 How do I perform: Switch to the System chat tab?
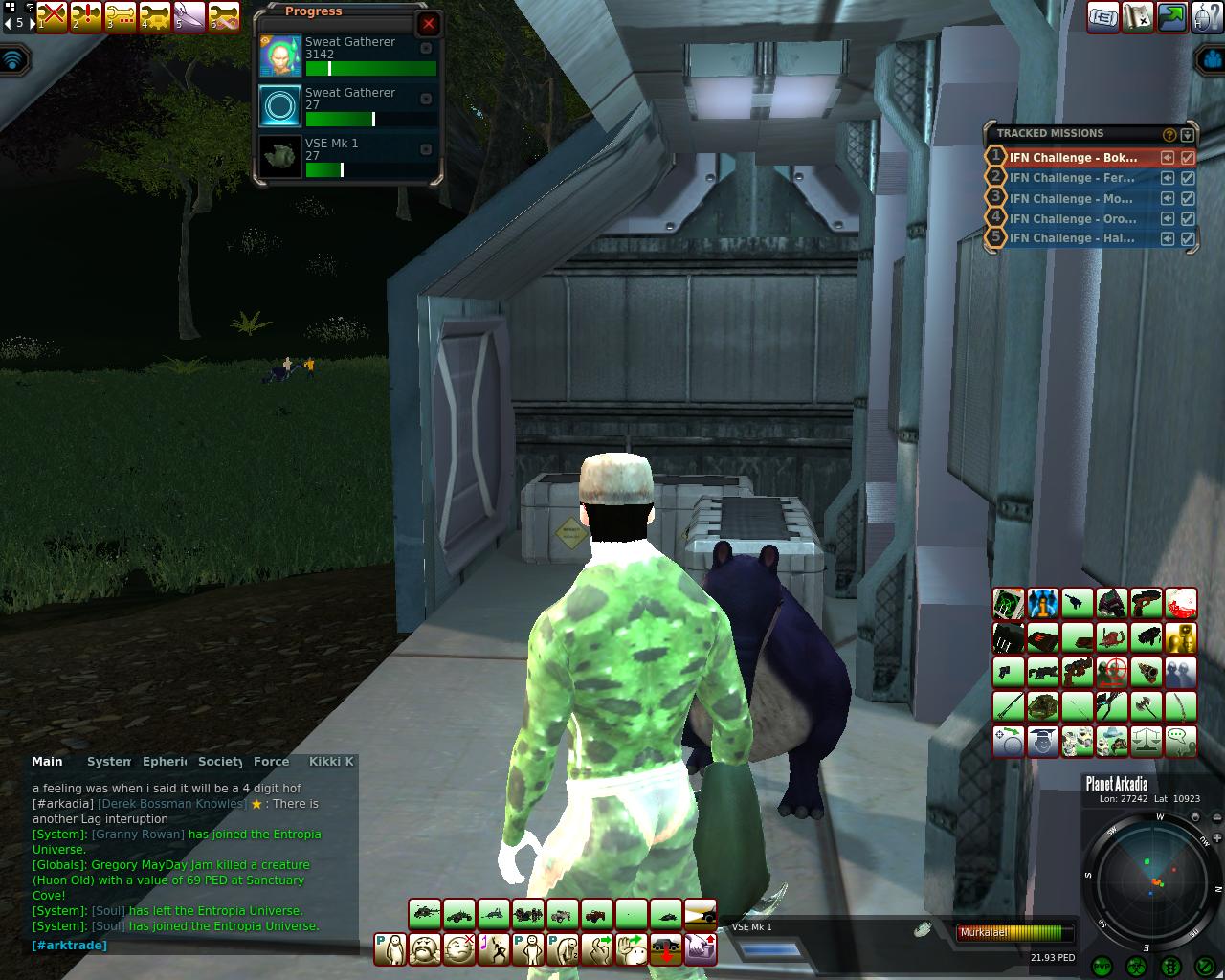tap(108, 762)
